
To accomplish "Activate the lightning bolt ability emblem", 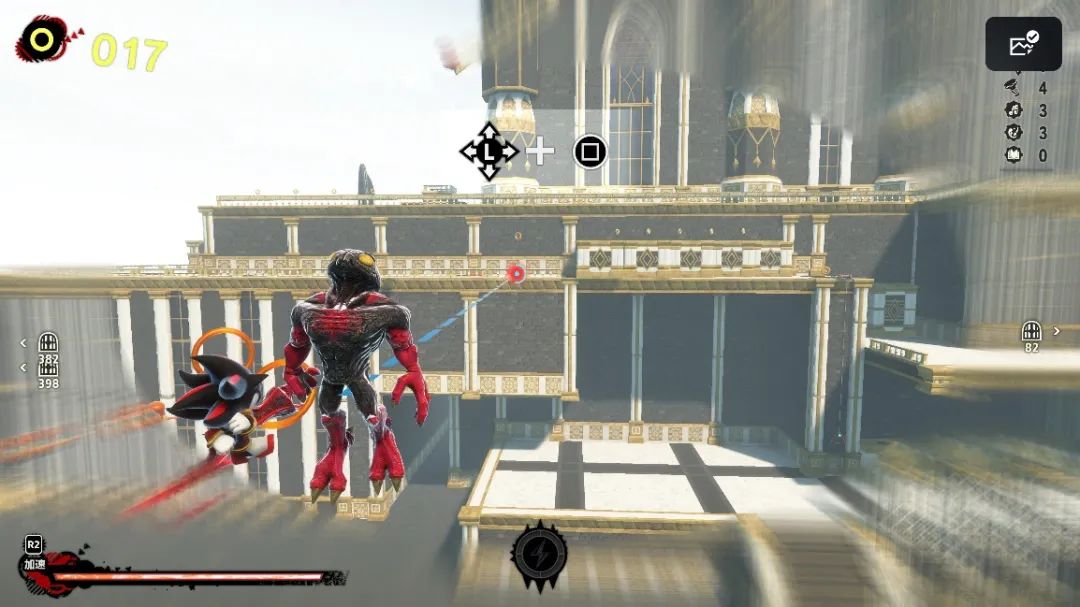I will click(539, 553).
